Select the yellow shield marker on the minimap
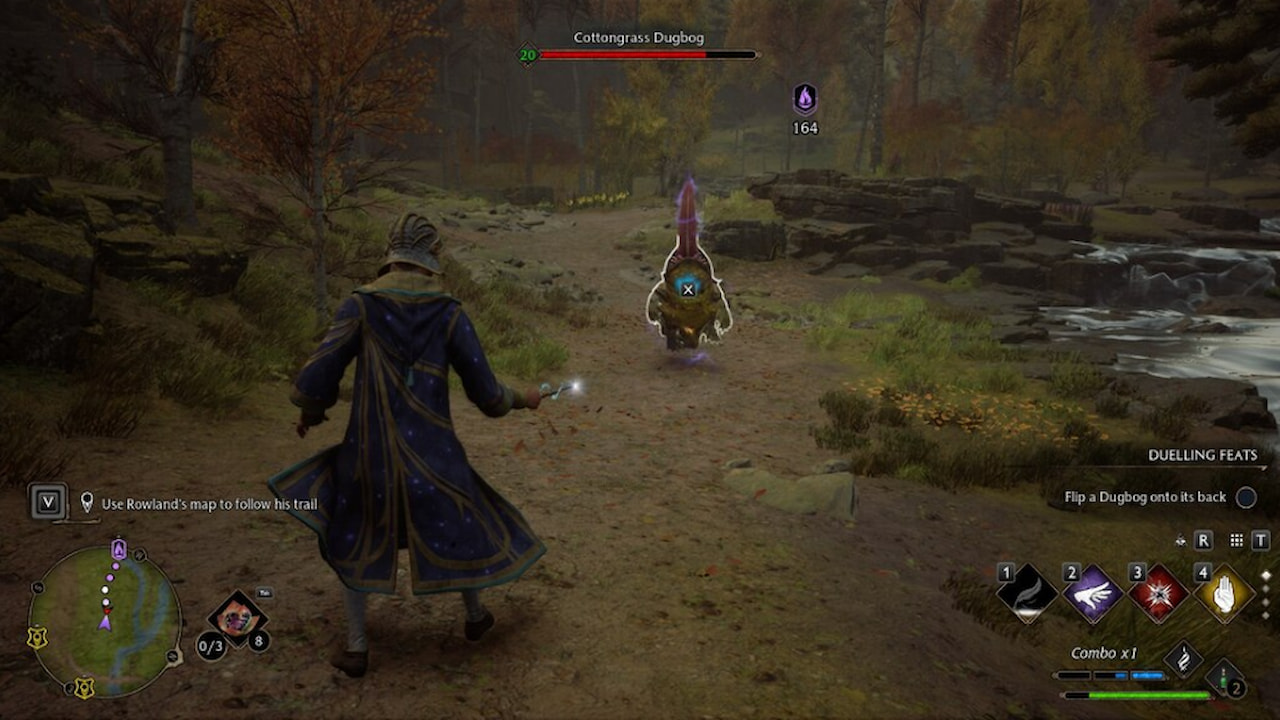Image resolution: width=1280 pixels, height=720 pixels. point(37,637)
